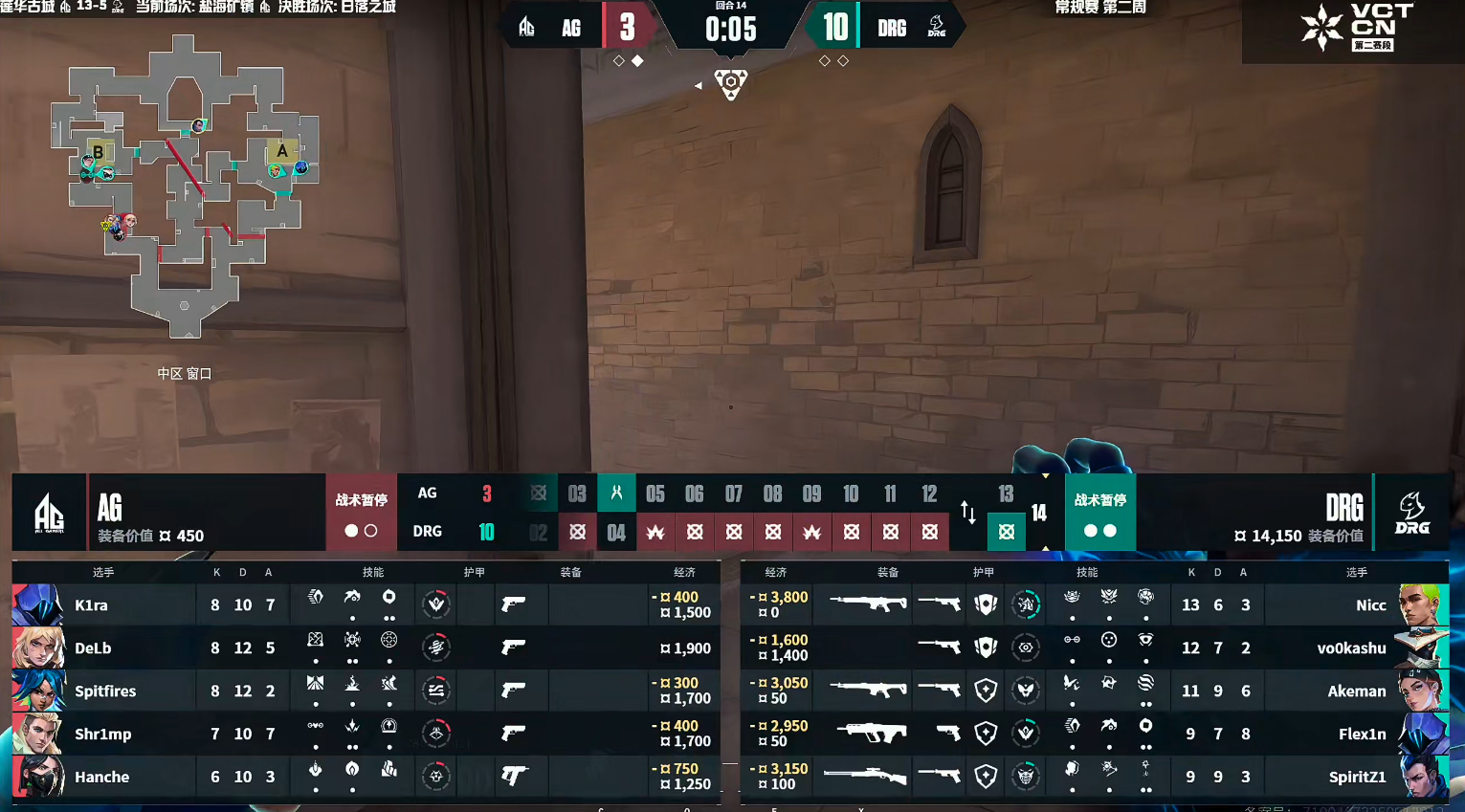Select round 04 in the round timeline
The width and height of the screenshot is (1465, 812).
tap(616, 532)
